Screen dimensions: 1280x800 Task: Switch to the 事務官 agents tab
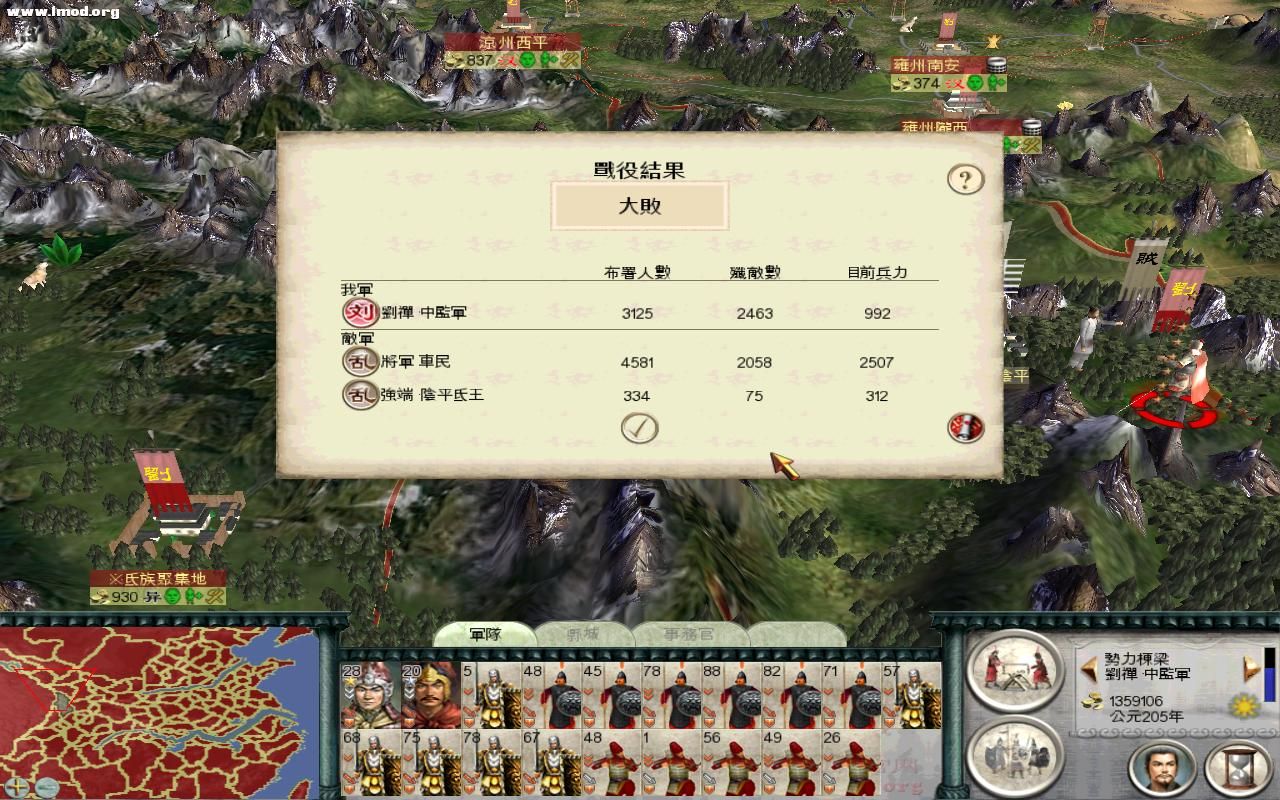tap(690, 633)
